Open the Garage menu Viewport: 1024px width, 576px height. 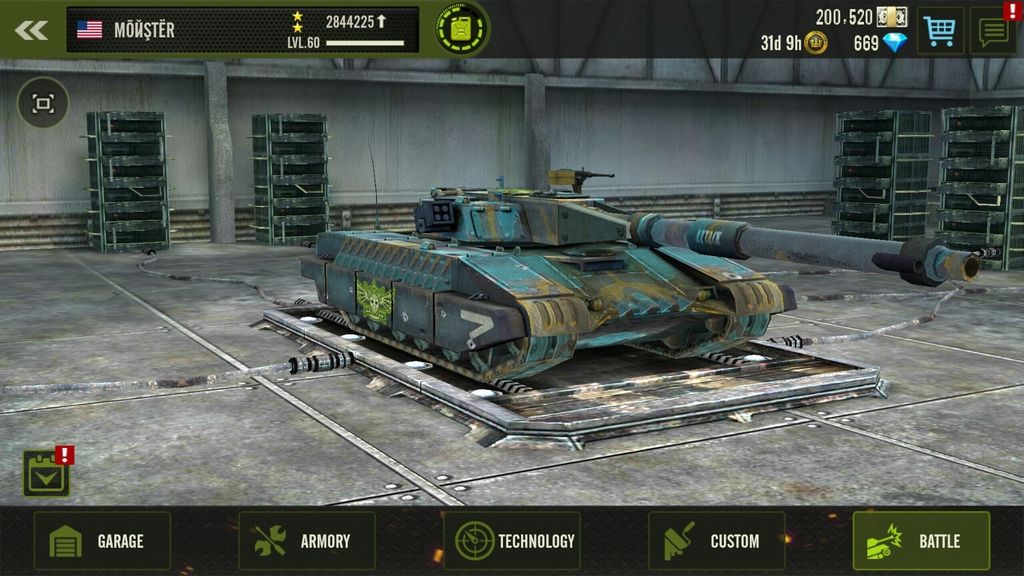[102, 541]
